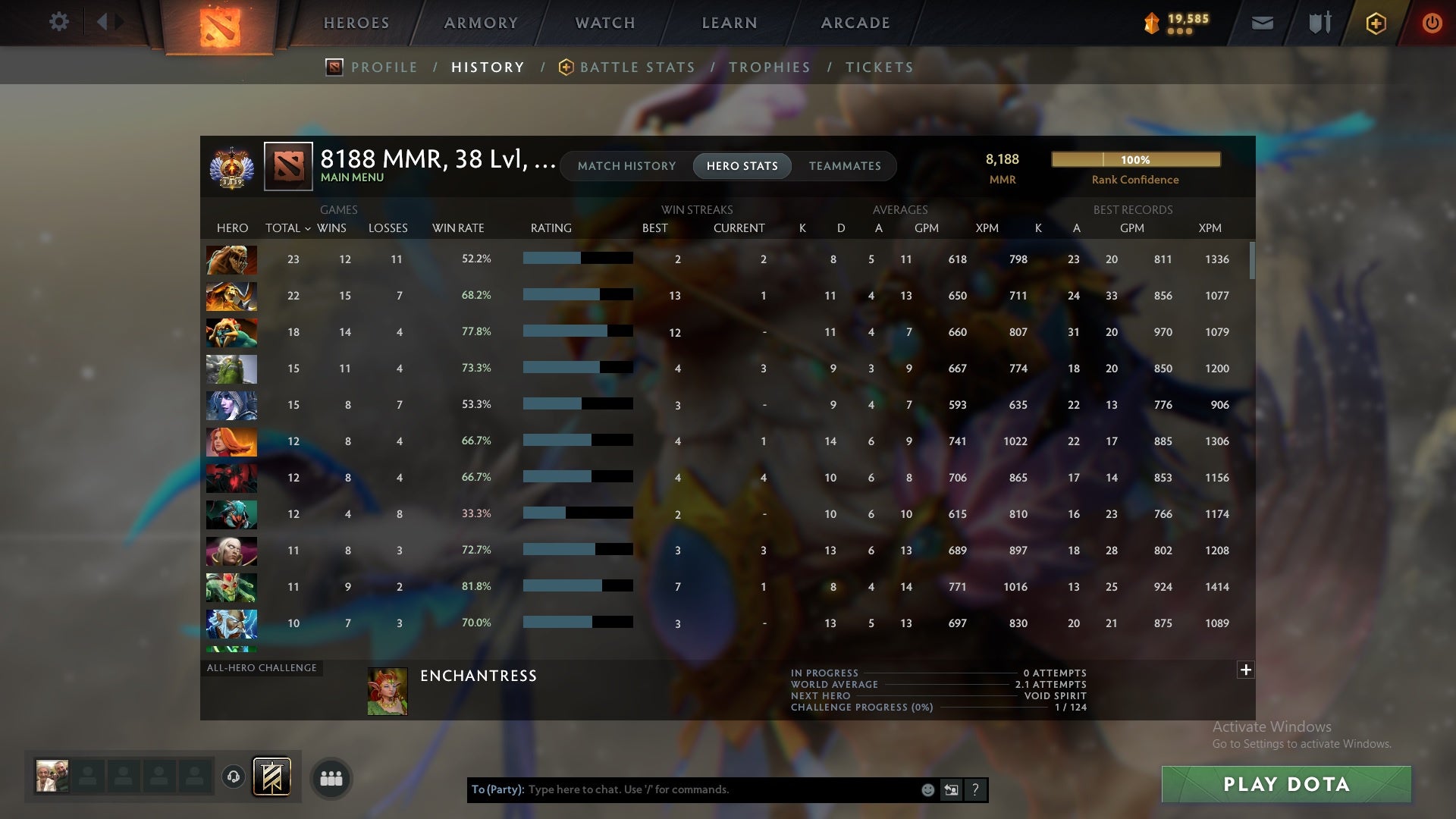The image size is (1456, 819).
Task: Switch to the MATCH HISTORY tab
Action: coord(626,165)
